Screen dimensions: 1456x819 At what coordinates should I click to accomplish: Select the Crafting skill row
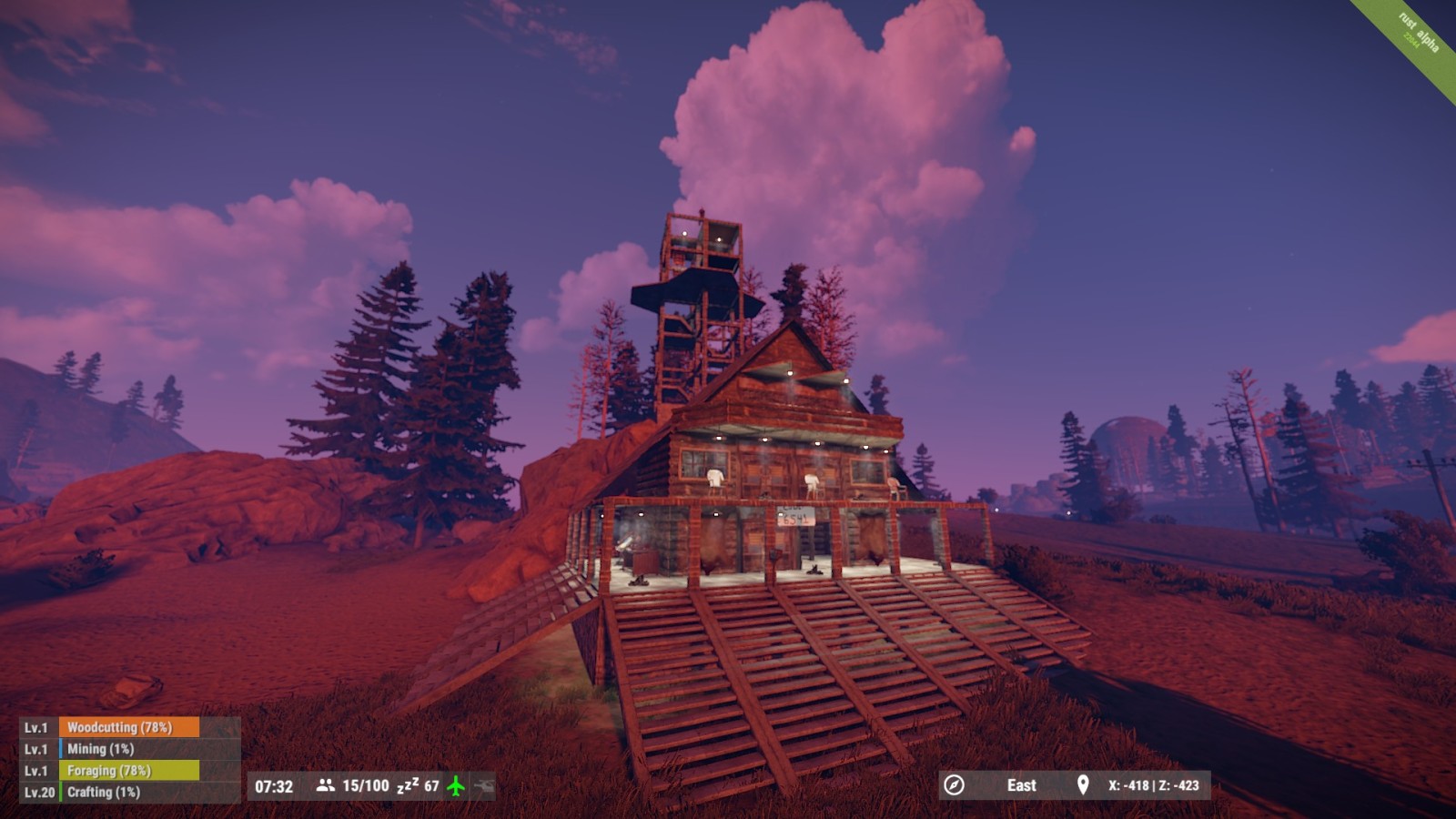coord(128,792)
